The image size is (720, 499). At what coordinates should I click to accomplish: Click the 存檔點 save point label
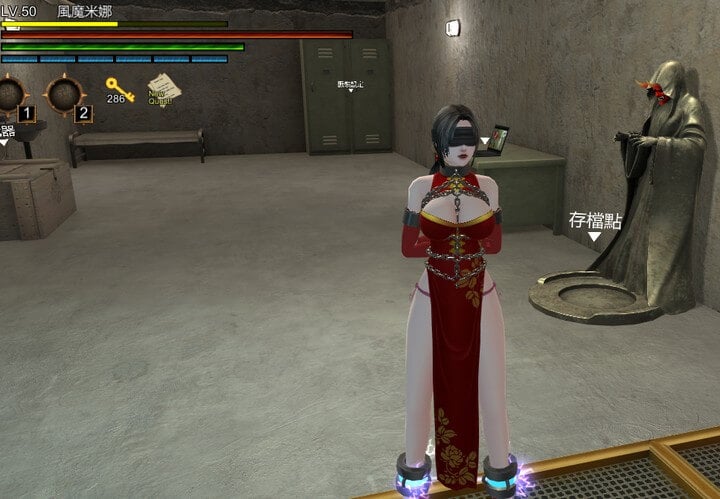point(595,221)
